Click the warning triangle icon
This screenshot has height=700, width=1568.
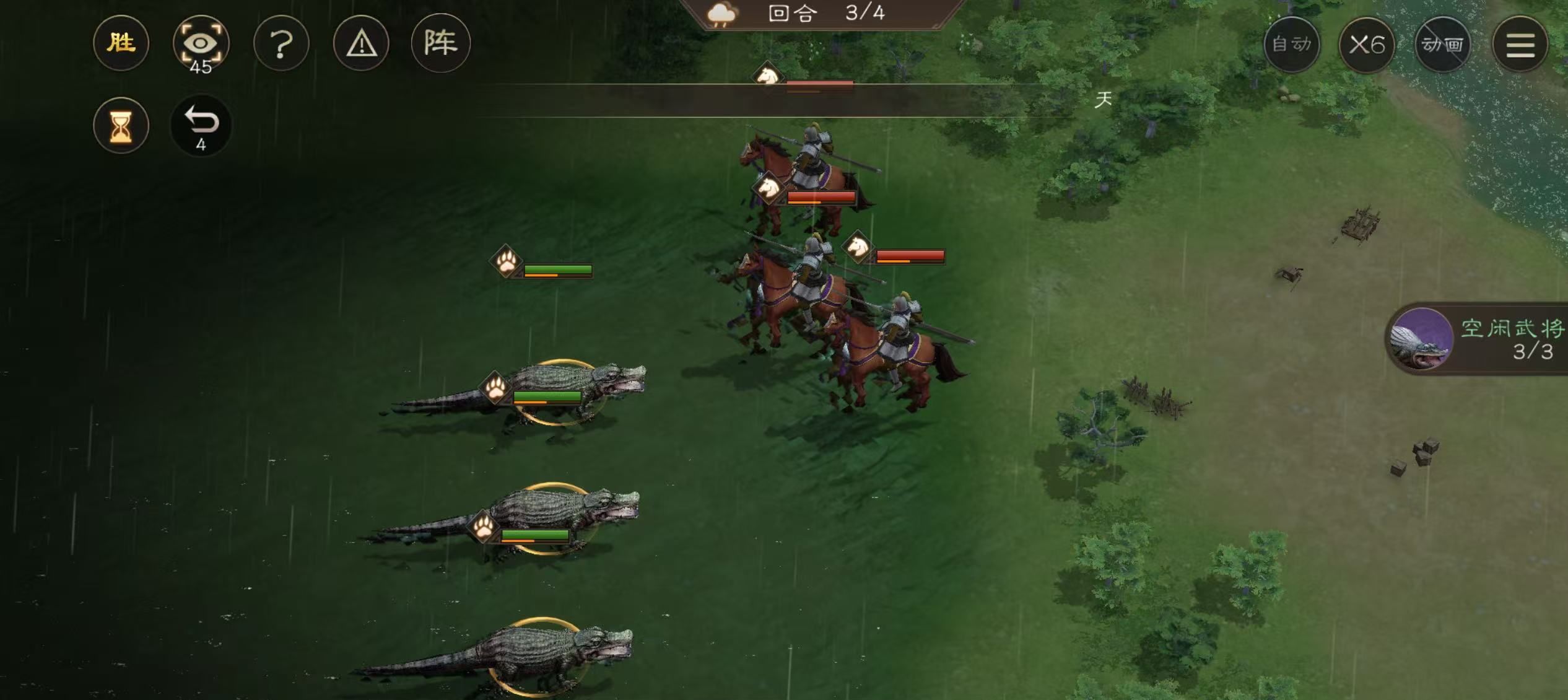click(x=361, y=43)
